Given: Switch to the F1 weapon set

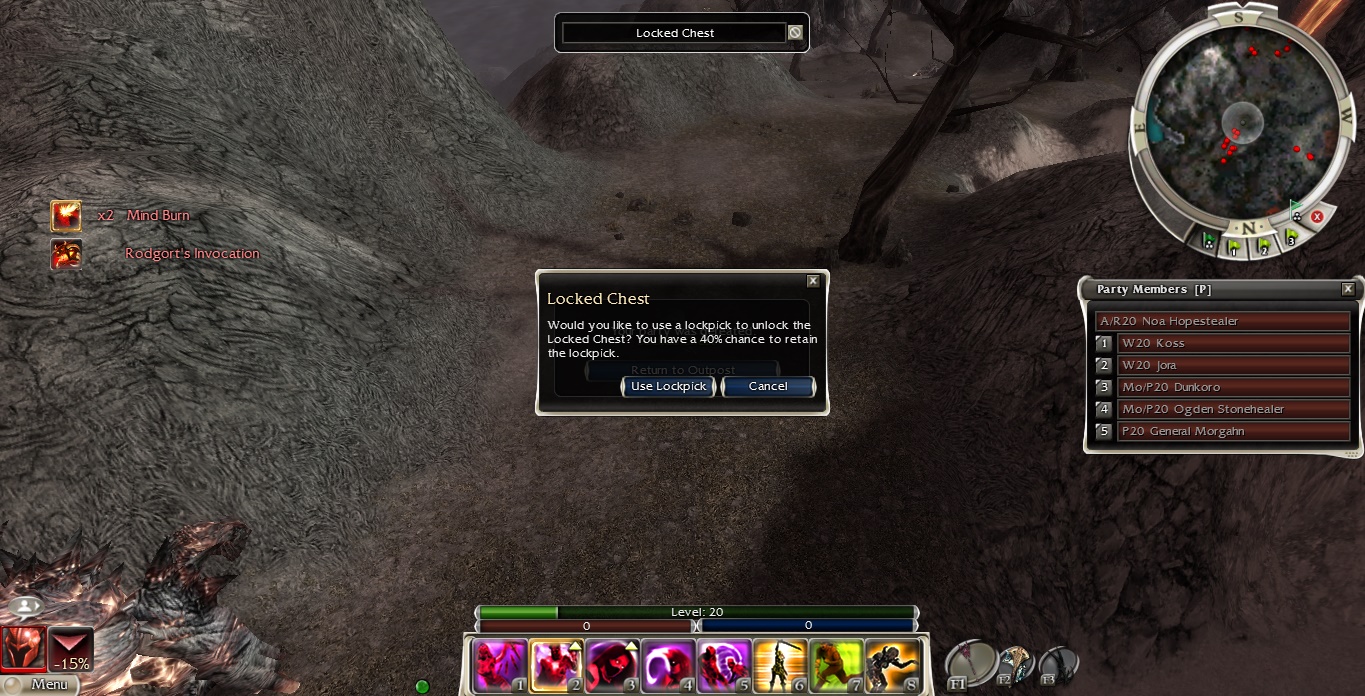Looking at the screenshot, I should (971, 663).
